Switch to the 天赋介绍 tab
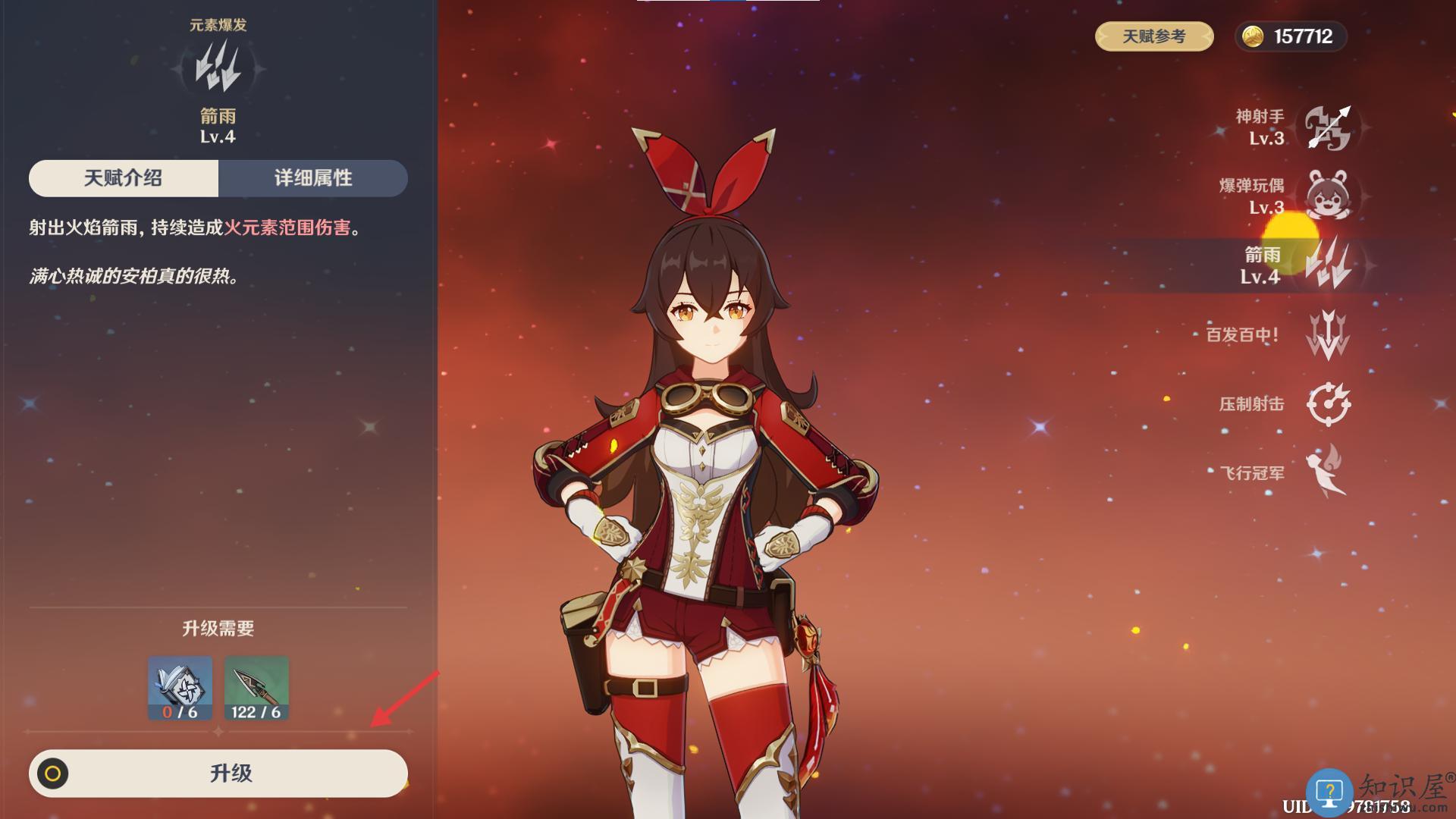1456x819 pixels. tap(124, 178)
